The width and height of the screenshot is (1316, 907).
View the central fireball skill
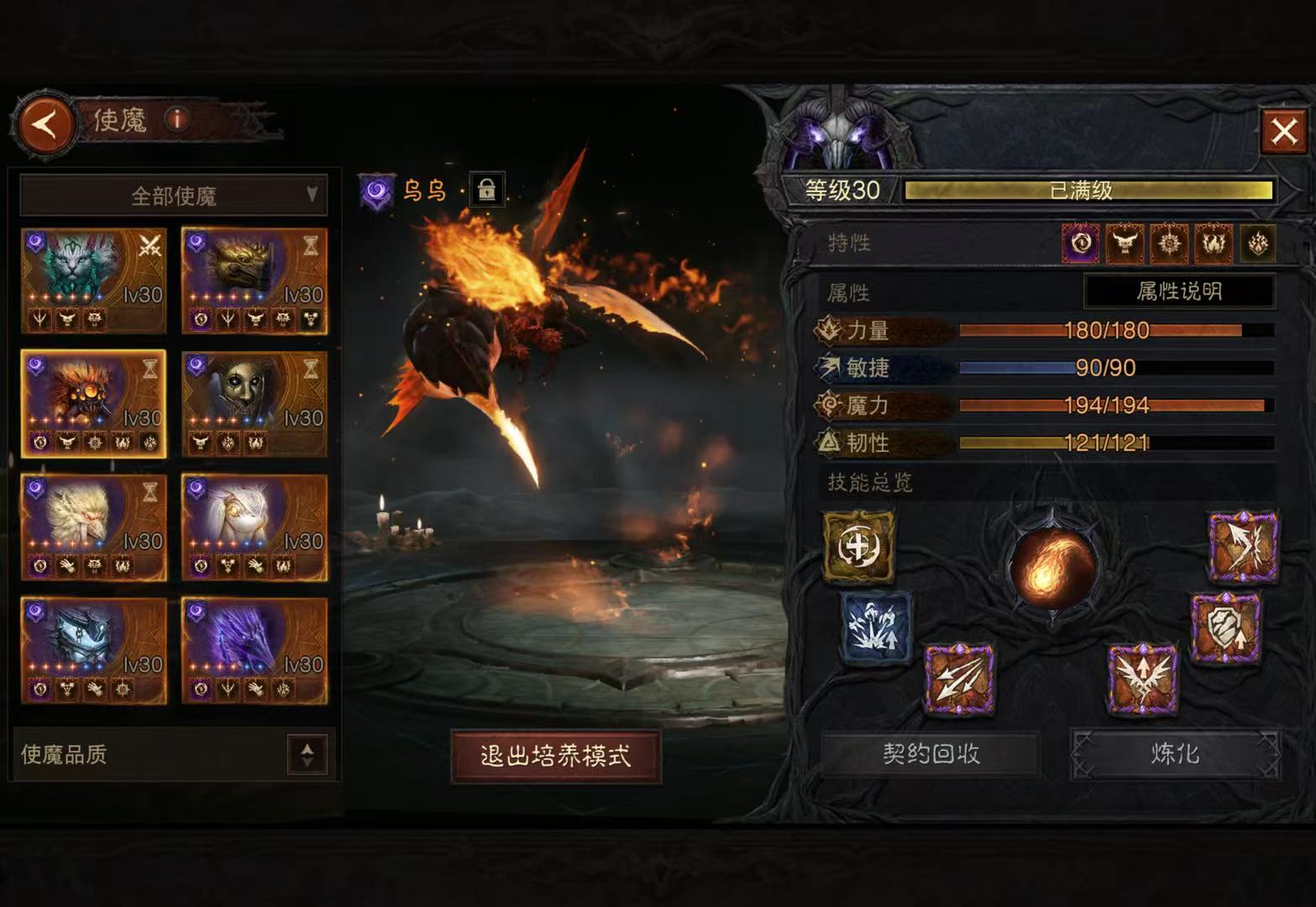pos(1052,565)
